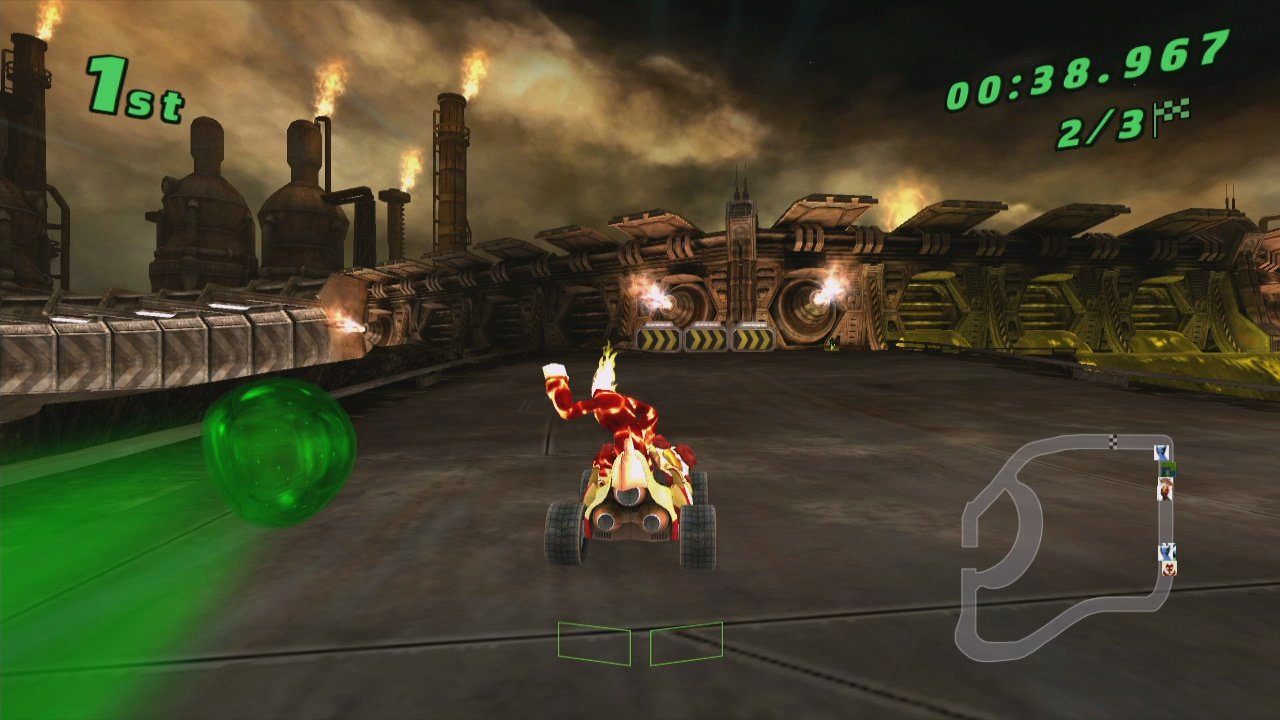Image resolution: width=1280 pixels, height=720 pixels.
Task: Click the green orb power-up on the left
Action: point(280,450)
